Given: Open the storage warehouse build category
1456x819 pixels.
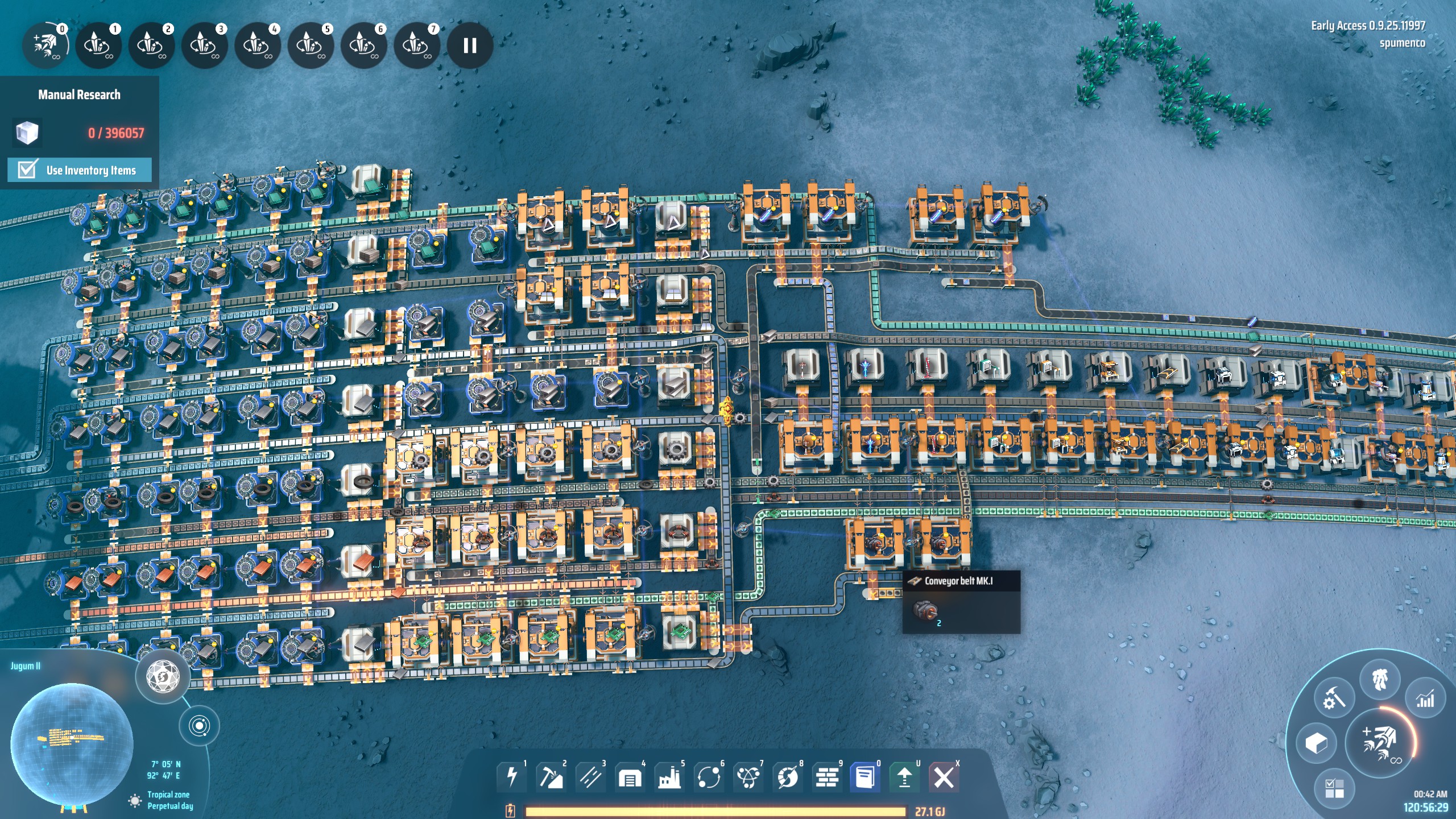Looking at the screenshot, I should pos(630,777).
